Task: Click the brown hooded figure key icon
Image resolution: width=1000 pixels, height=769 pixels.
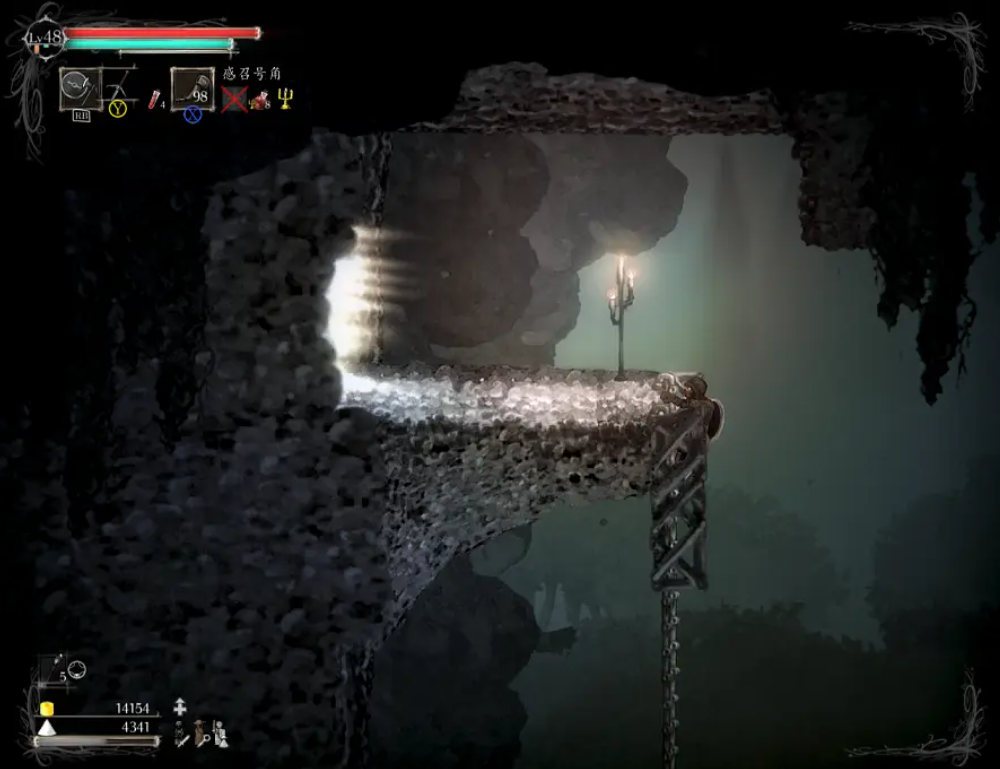Action: [203, 733]
